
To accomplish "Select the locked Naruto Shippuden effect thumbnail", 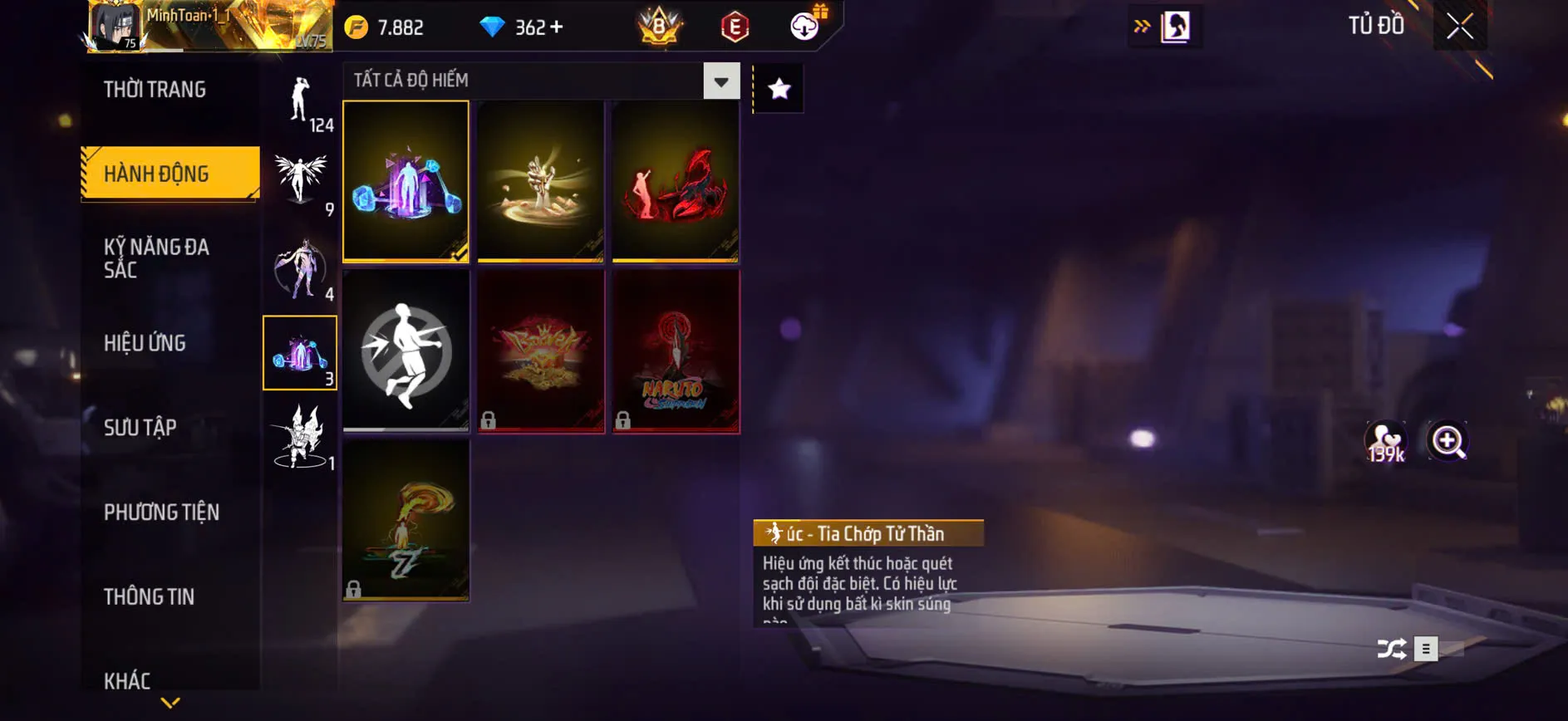I will (676, 350).
